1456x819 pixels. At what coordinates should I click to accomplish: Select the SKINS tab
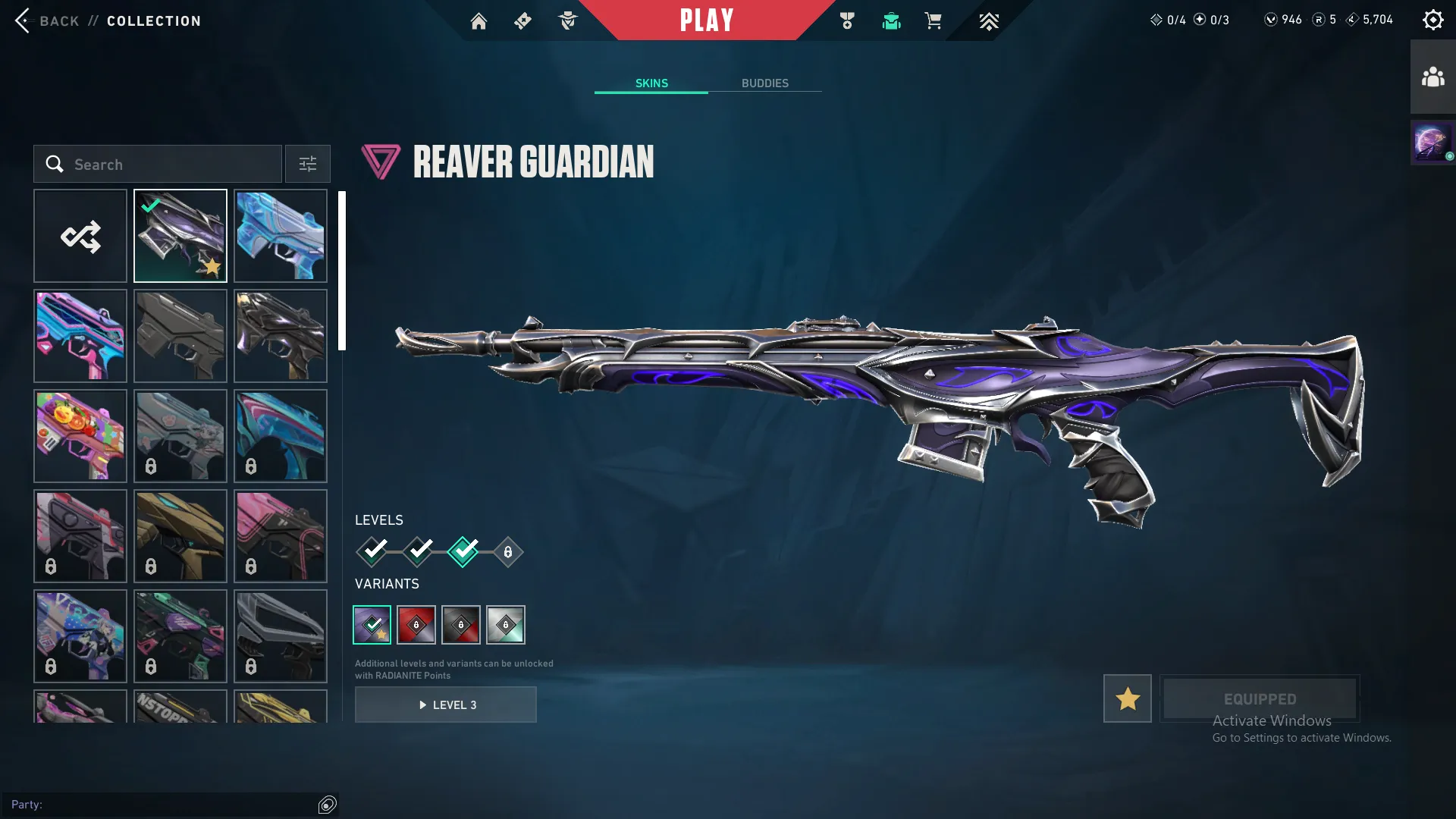tap(651, 83)
